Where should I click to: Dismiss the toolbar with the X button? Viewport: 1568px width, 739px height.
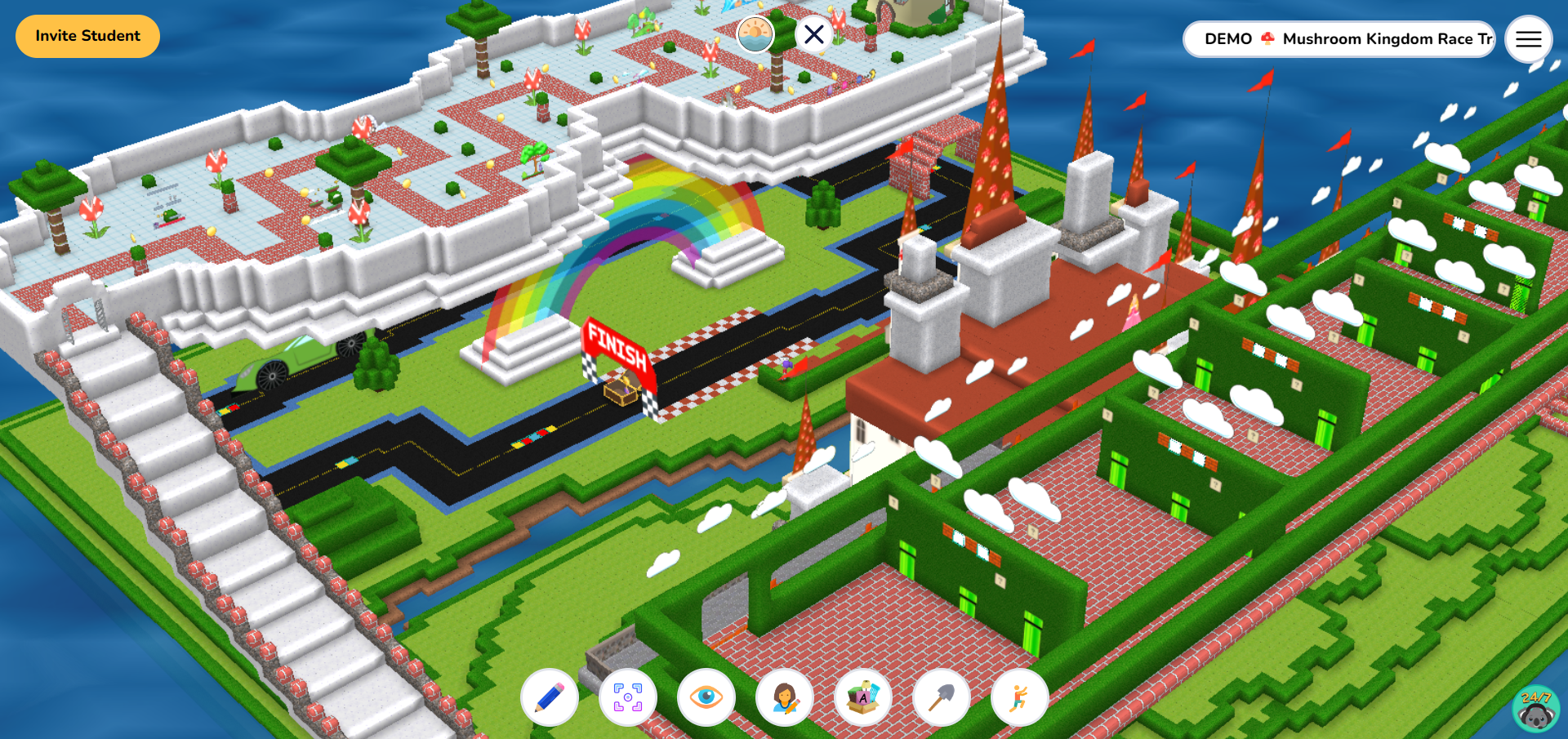[813, 33]
